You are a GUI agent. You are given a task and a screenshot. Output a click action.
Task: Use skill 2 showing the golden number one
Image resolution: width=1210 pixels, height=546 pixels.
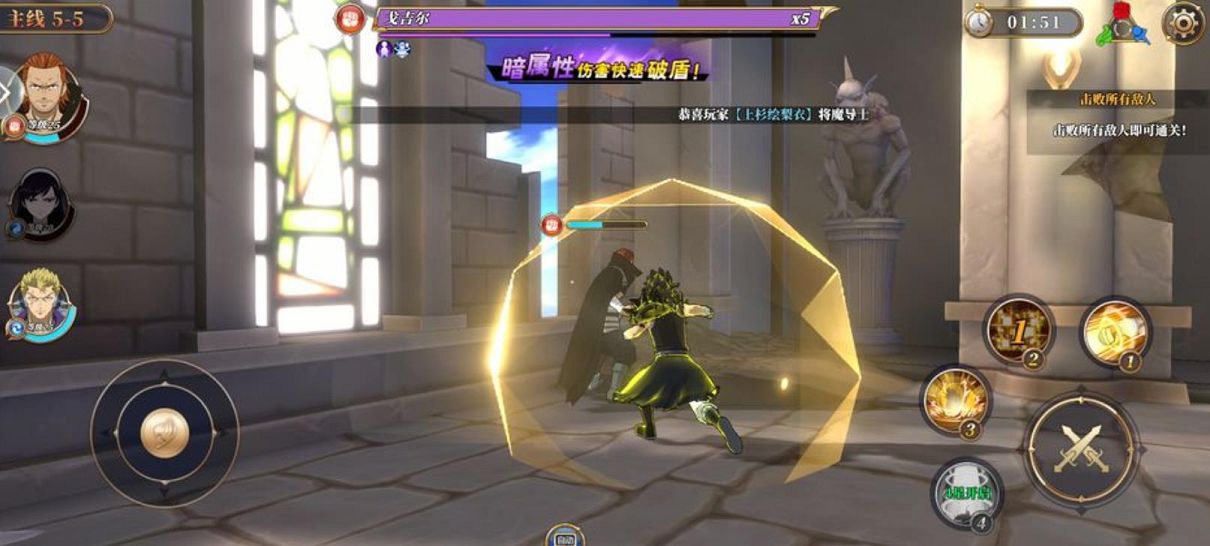1018,330
